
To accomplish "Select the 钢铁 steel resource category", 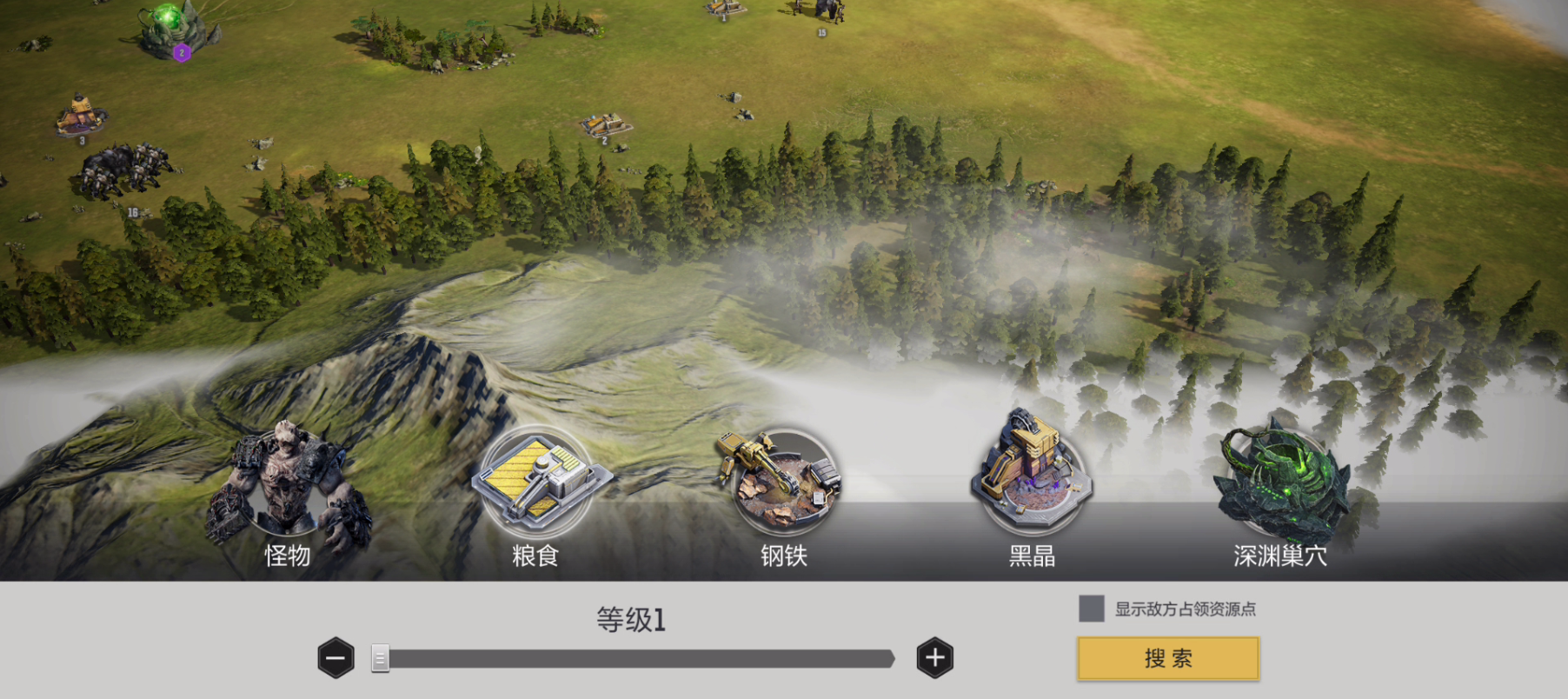I will tap(784, 487).
